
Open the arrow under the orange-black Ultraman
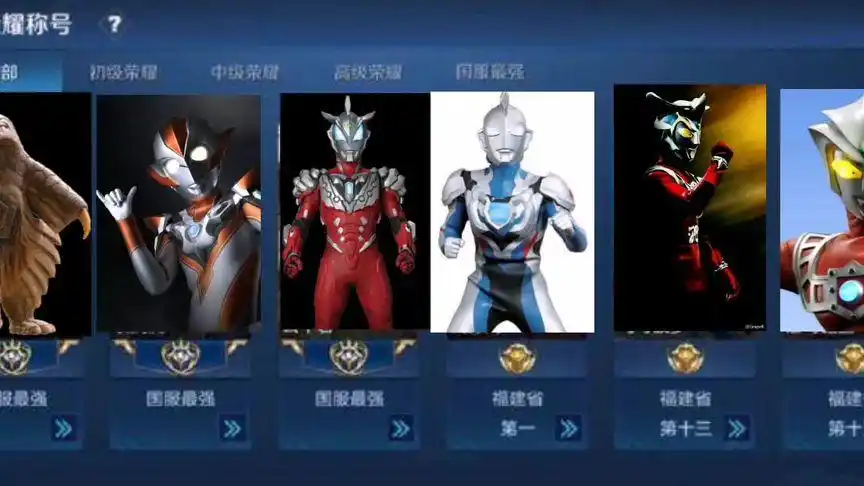click(x=232, y=429)
